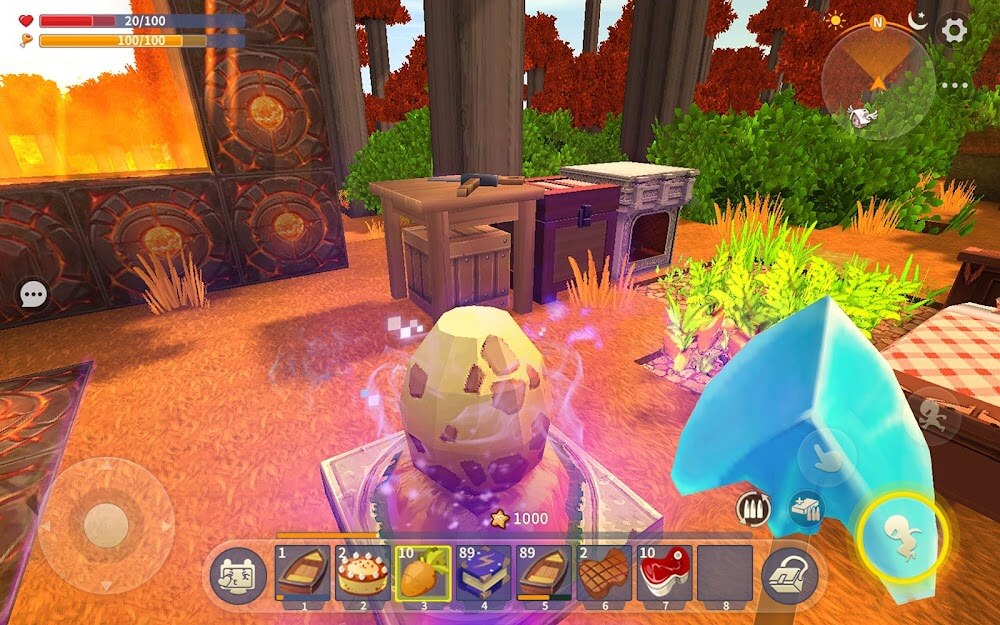This screenshot has height=625, width=1000.
Task: Tap the reload bullets icon
Action: 753,508
